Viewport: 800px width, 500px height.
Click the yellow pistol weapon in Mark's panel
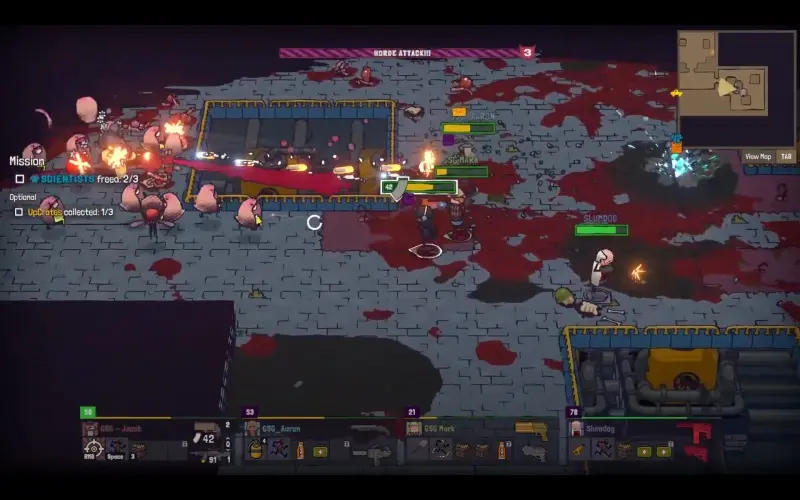click(530, 429)
